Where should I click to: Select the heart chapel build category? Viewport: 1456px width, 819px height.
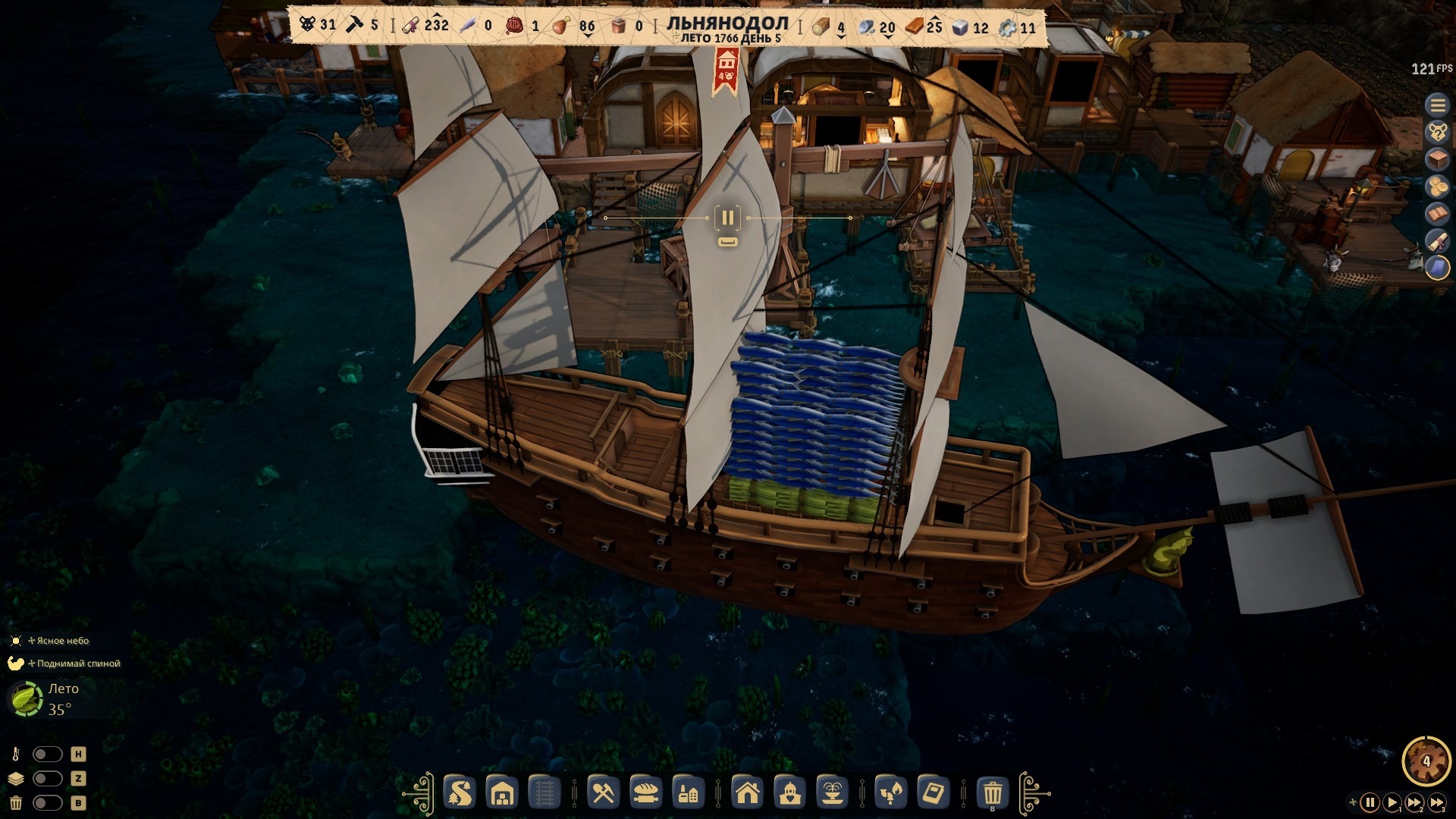[x=790, y=793]
